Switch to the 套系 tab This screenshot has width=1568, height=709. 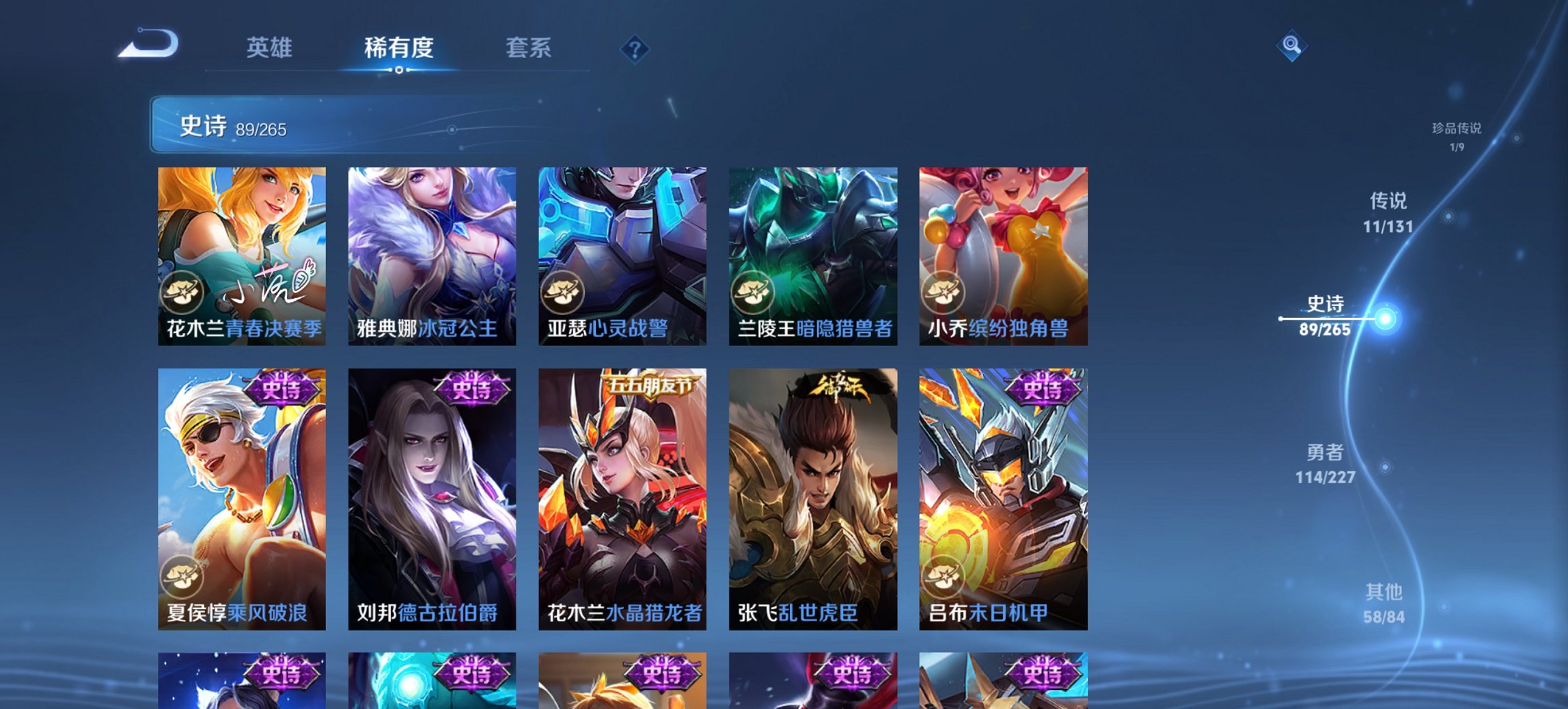point(528,49)
